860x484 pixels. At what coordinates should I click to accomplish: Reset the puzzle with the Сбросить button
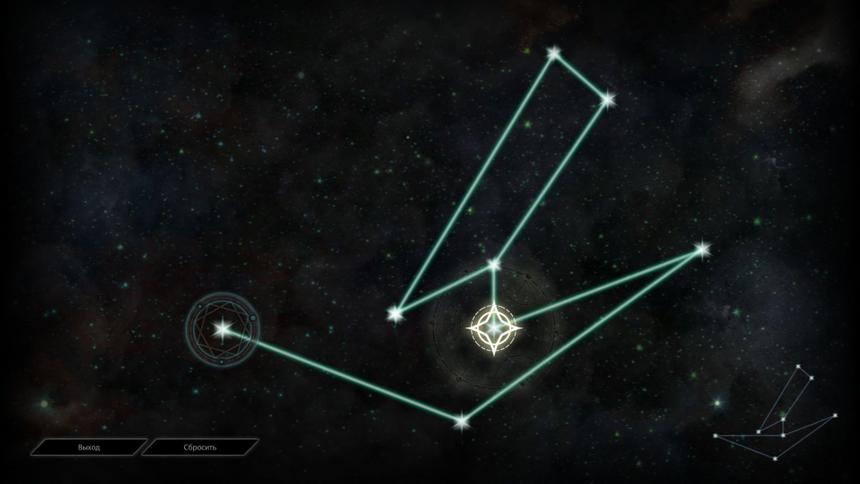tap(200, 447)
